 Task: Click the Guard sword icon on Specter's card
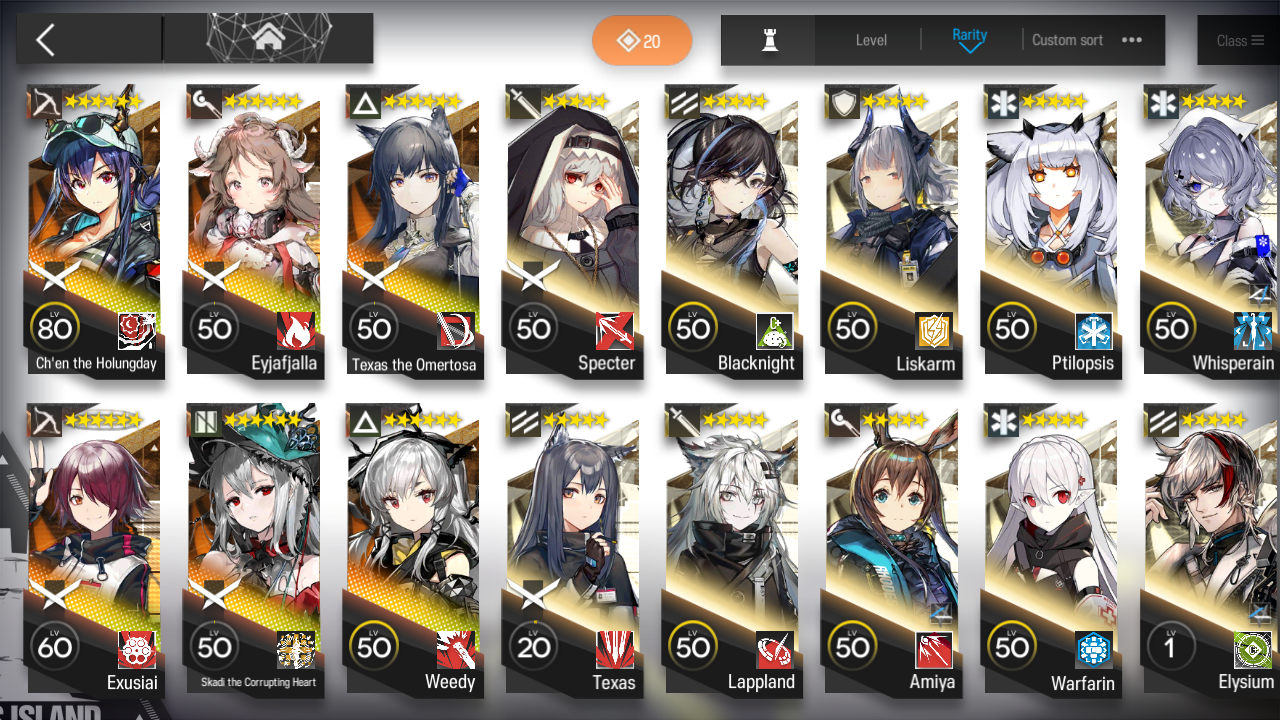[523, 102]
